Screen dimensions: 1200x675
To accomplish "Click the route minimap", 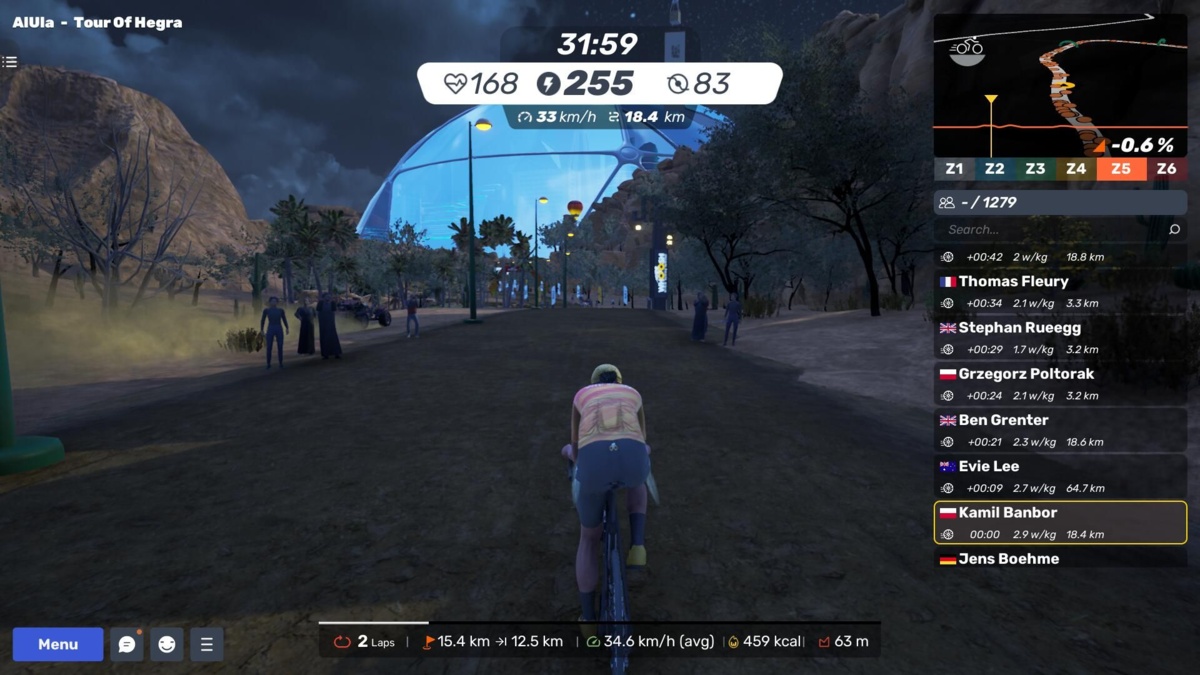I will tap(1060, 85).
